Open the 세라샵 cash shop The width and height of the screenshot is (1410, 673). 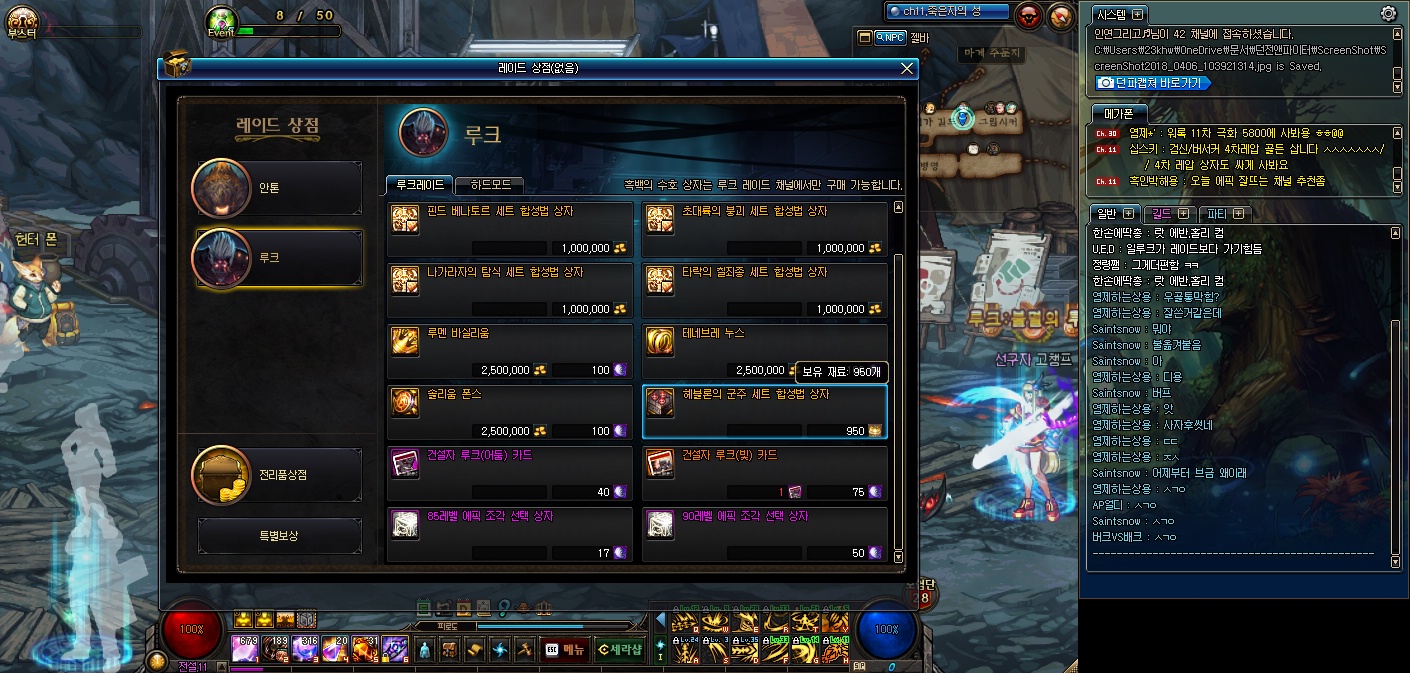[x=619, y=649]
